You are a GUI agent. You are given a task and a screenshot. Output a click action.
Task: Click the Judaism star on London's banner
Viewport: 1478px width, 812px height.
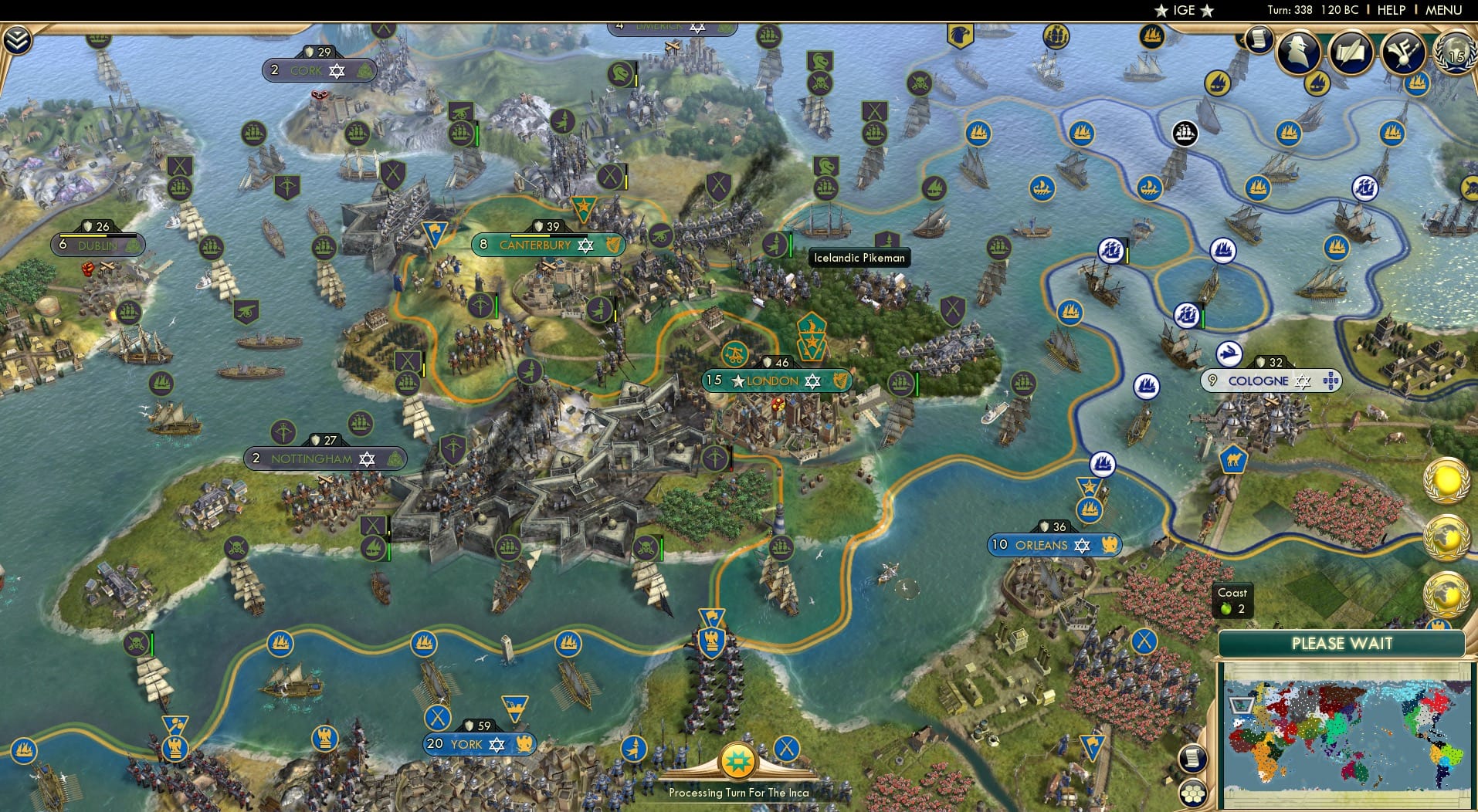tap(812, 381)
